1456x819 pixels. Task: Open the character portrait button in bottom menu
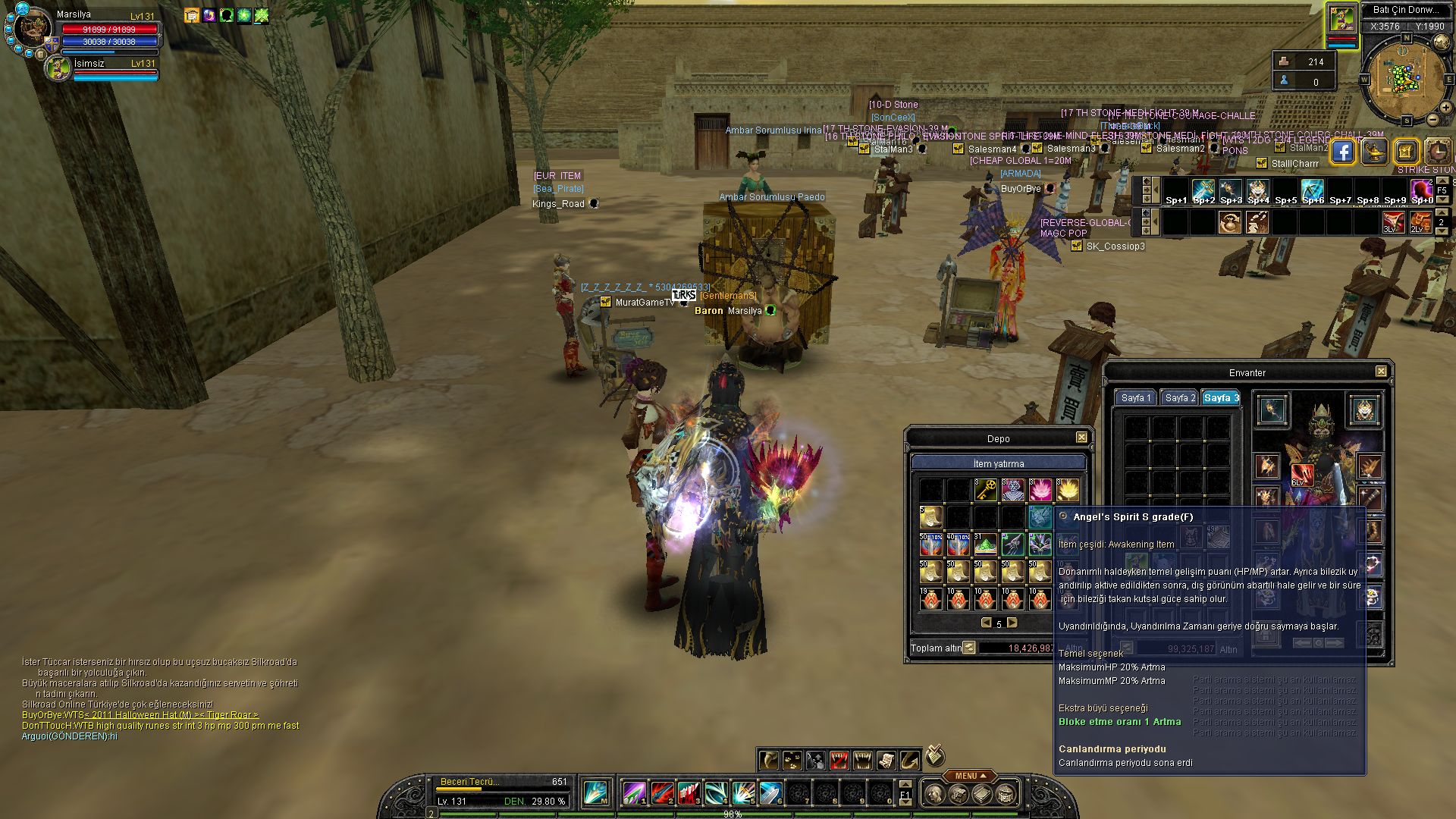[935, 794]
